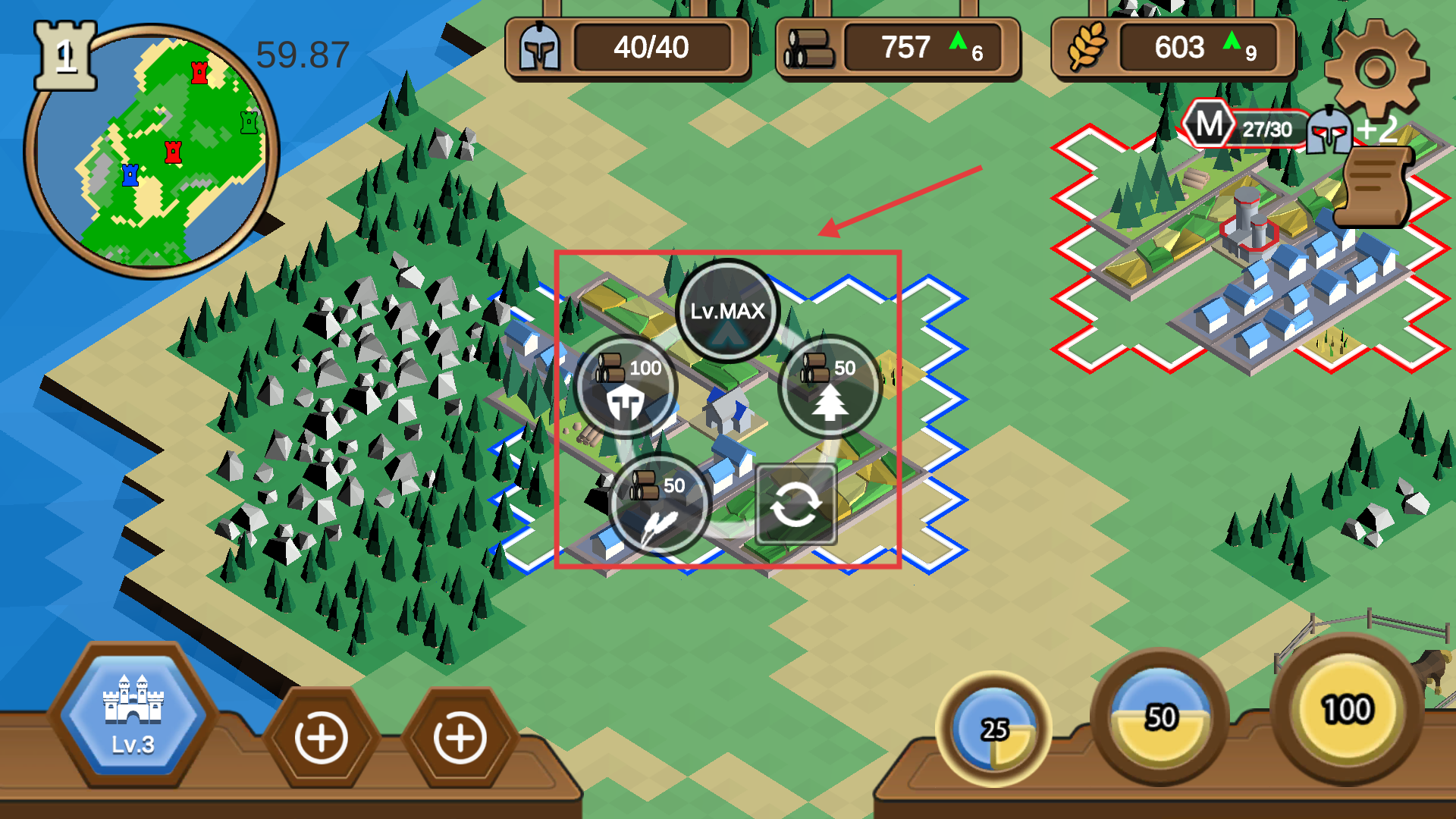
Task: Open the gear settings menu
Action: click(x=1375, y=71)
